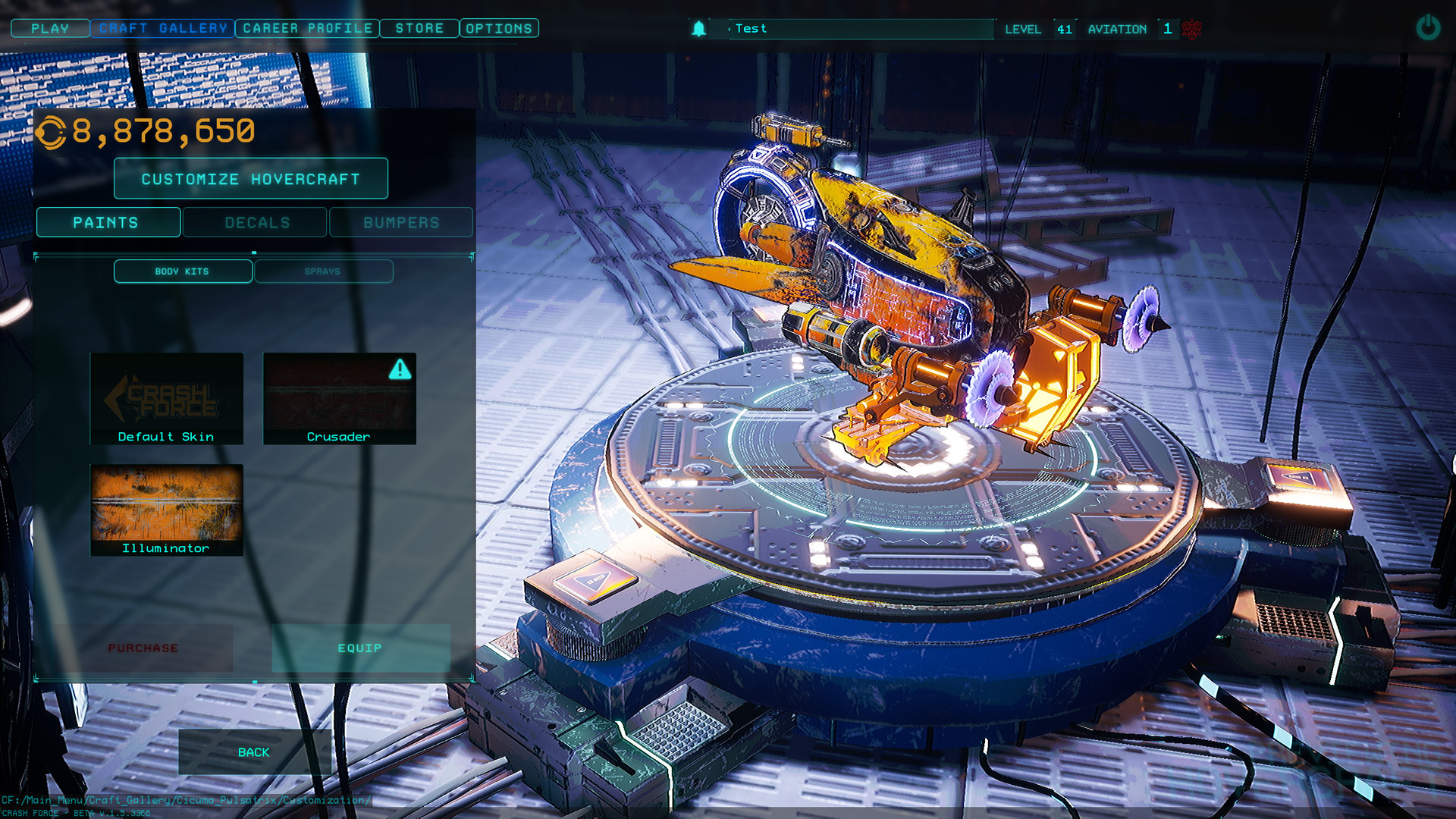Screen dimensions: 1456x819
Task: Go to Craft Gallery
Action: (x=162, y=29)
